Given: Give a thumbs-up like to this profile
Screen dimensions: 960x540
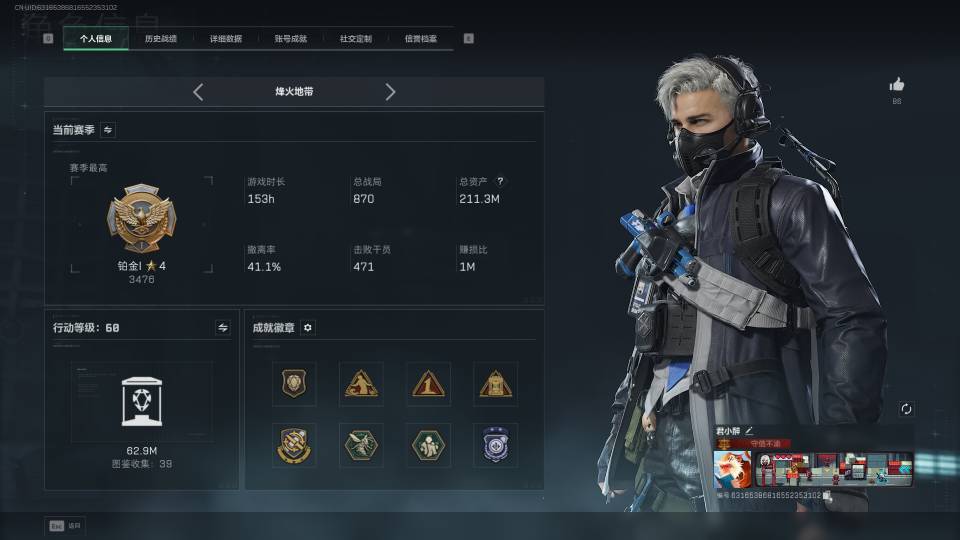Looking at the screenshot, I should pyautogui.click(x=896, y=86).
